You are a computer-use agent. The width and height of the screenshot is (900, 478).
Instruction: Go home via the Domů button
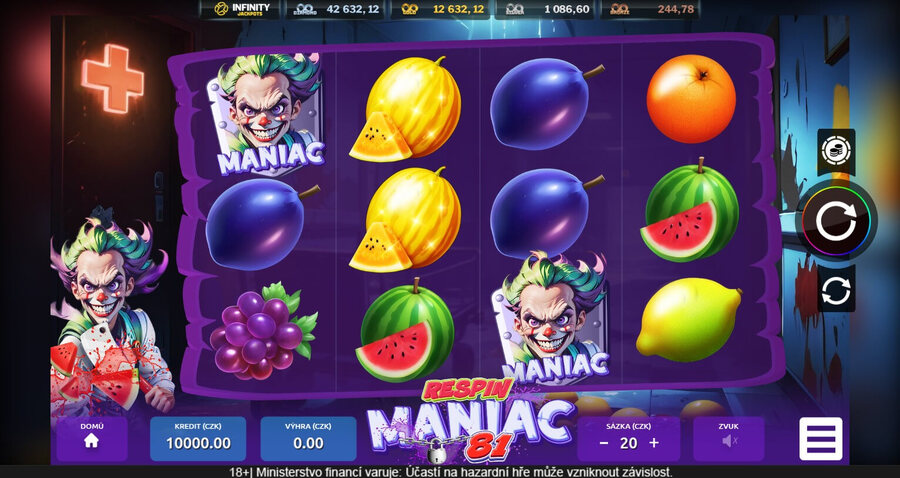click(x=91, y=439)
